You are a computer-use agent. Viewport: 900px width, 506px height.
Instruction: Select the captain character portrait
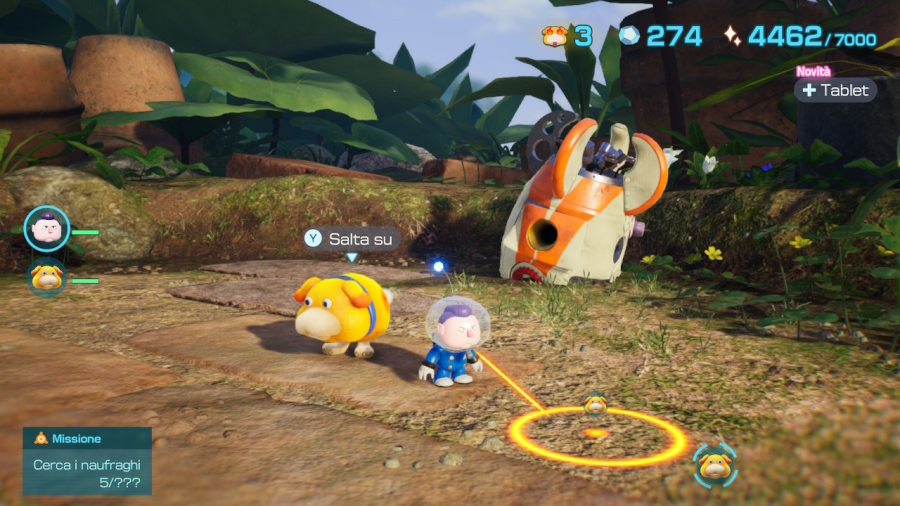click(x=46, y=229)
